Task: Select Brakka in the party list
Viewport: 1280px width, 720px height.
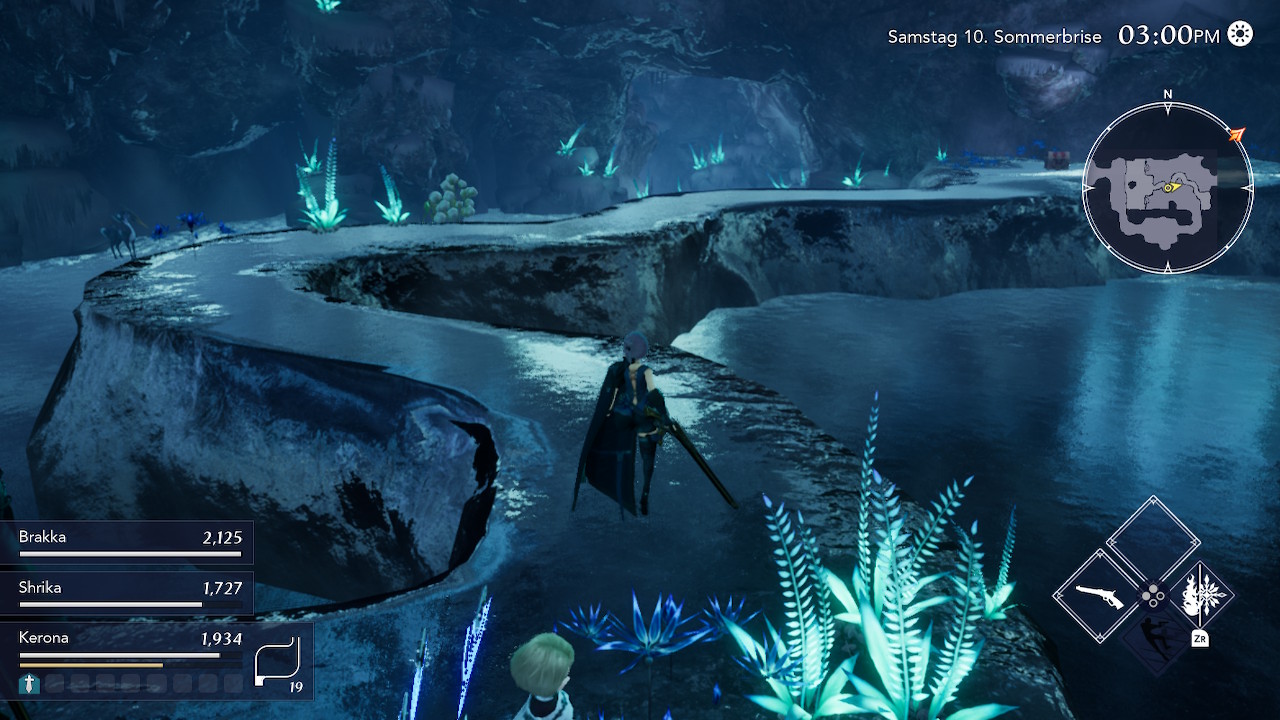Action: (127, 542)
